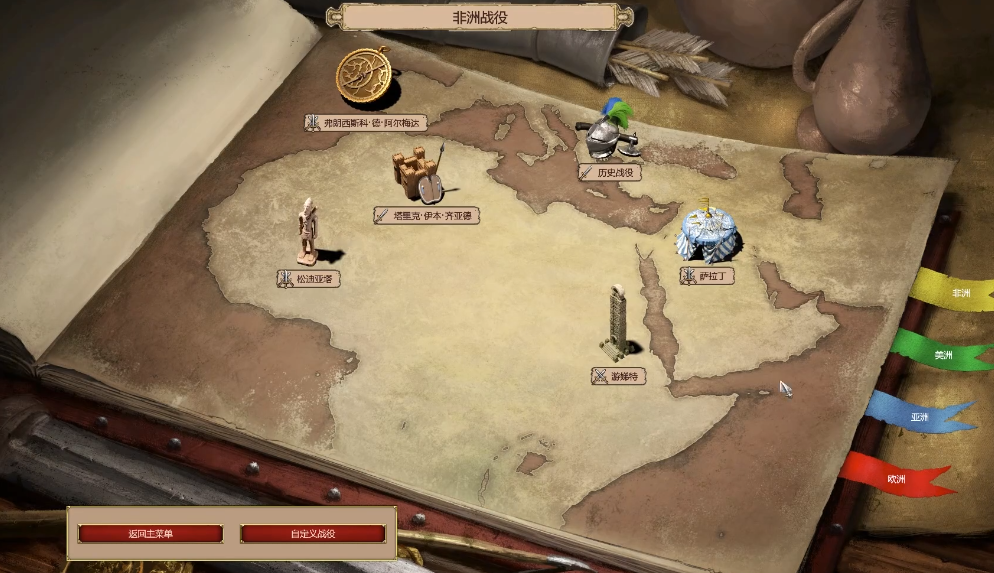This screenshot has height=573, width=994.
Task: Click the sand castle and shield icon
Action: (417, 176)
